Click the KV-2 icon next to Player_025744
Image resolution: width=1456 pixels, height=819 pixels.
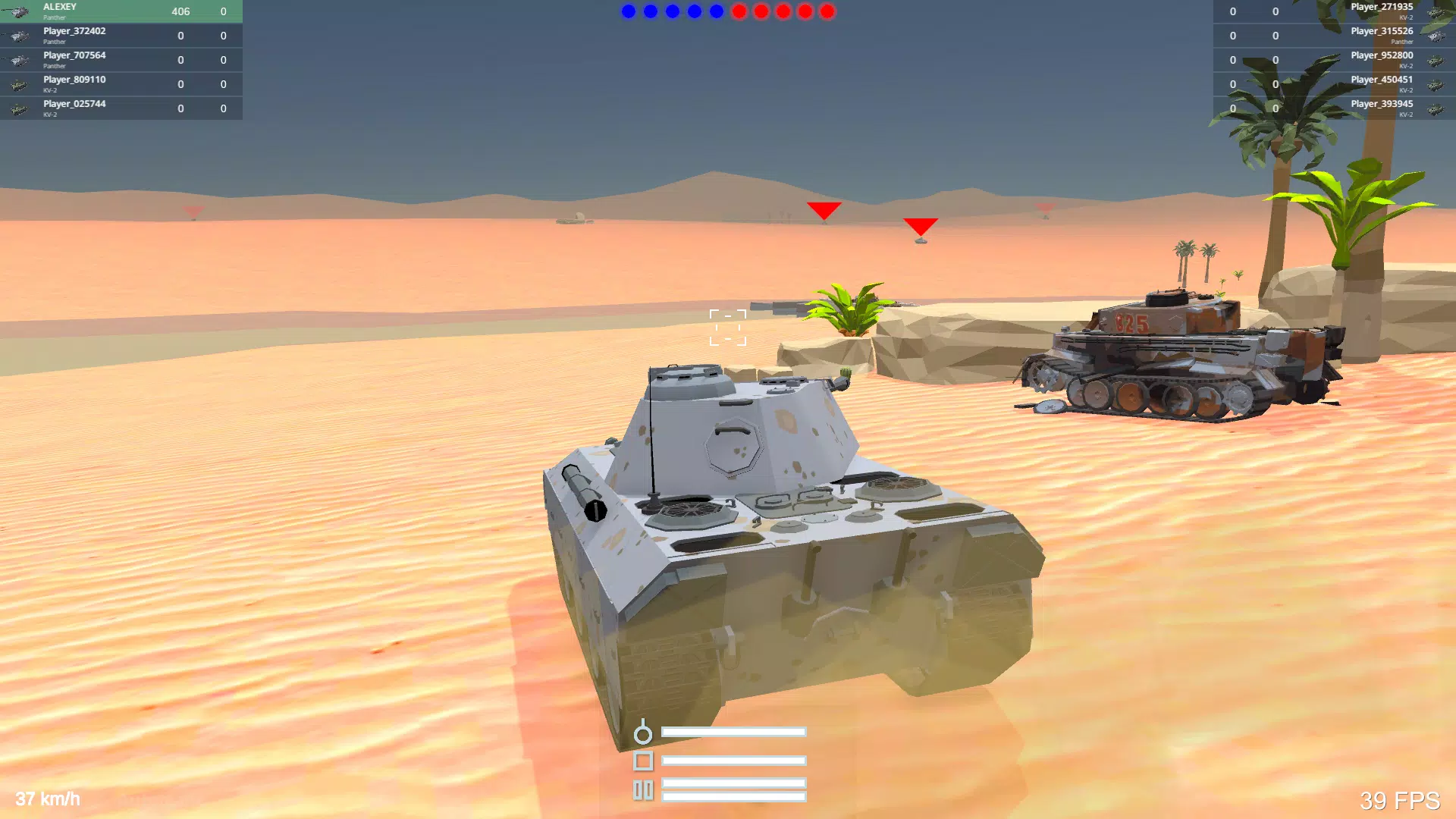(19, 108)
